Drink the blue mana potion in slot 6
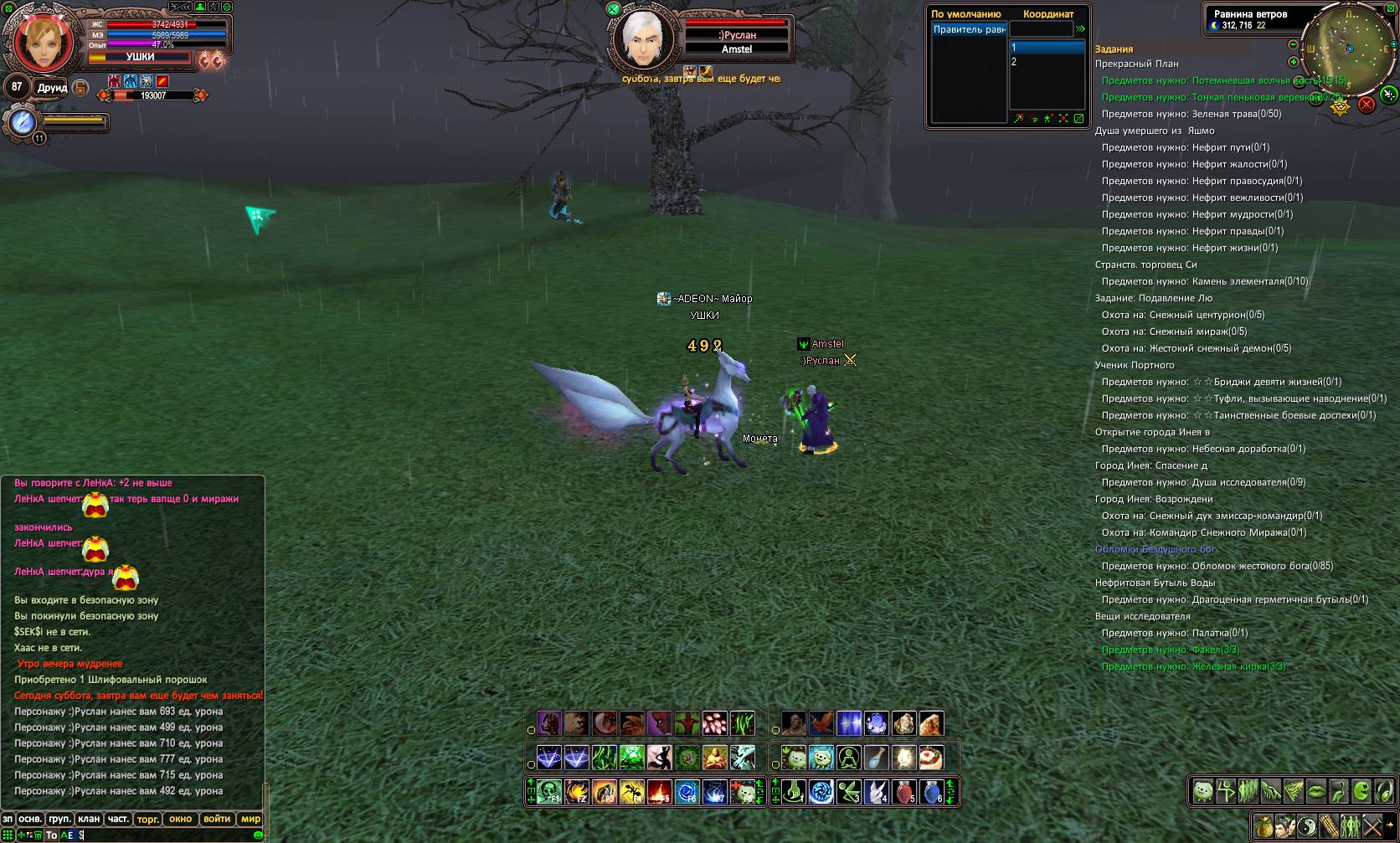The width and height of the screenshot is (1400, 843). point(931,791)
